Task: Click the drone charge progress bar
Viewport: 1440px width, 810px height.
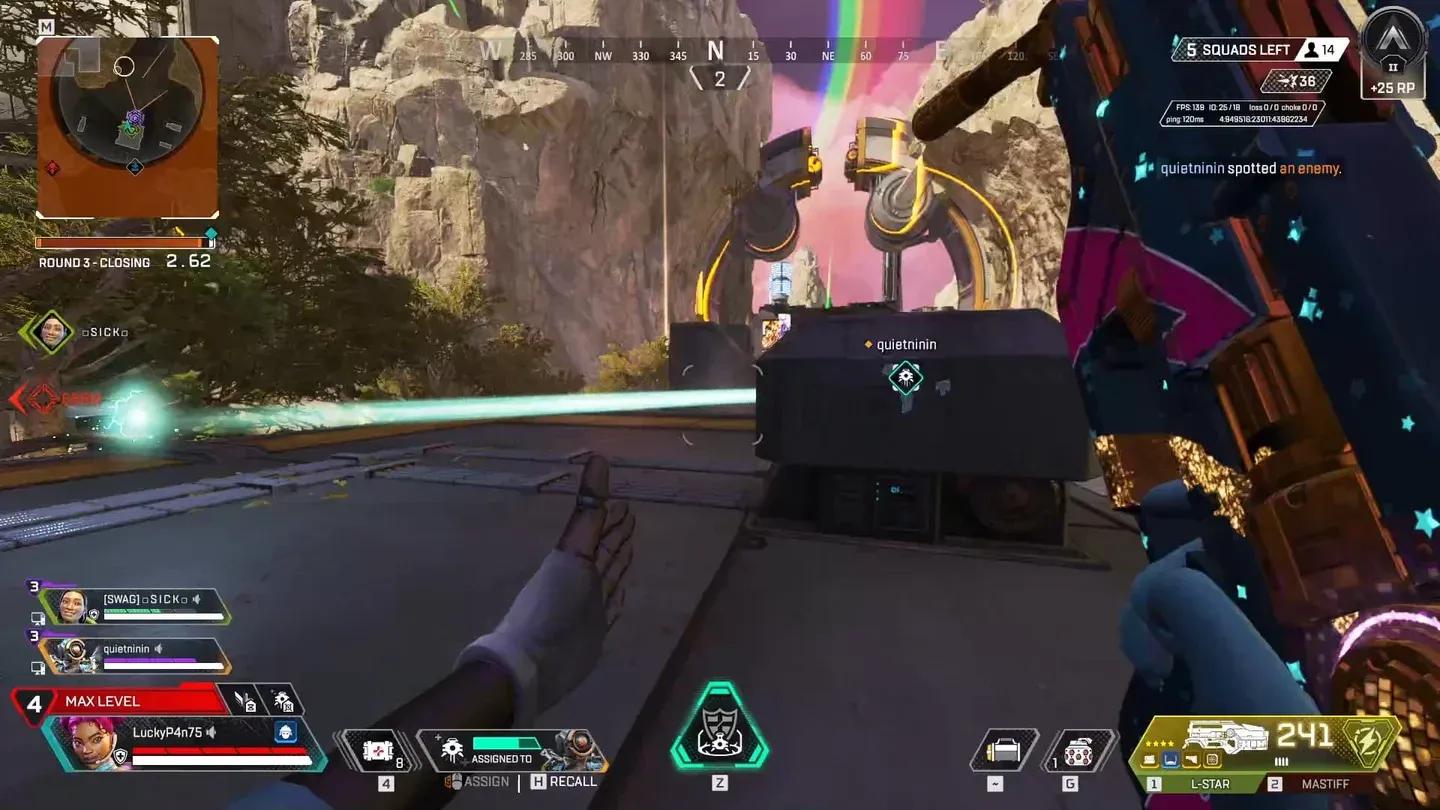Action: pos(505,743)
